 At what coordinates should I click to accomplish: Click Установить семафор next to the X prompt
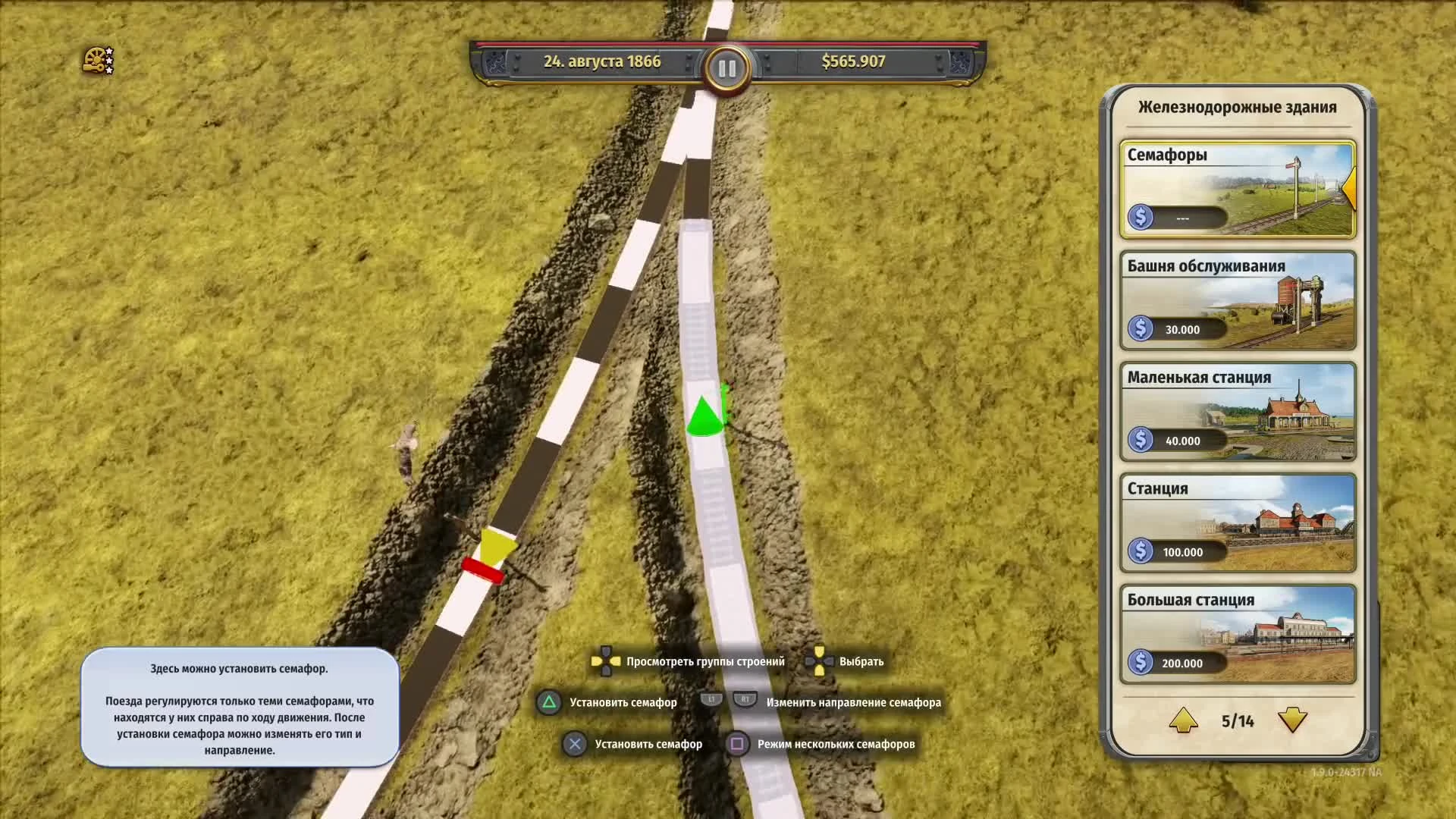point(648,744)
